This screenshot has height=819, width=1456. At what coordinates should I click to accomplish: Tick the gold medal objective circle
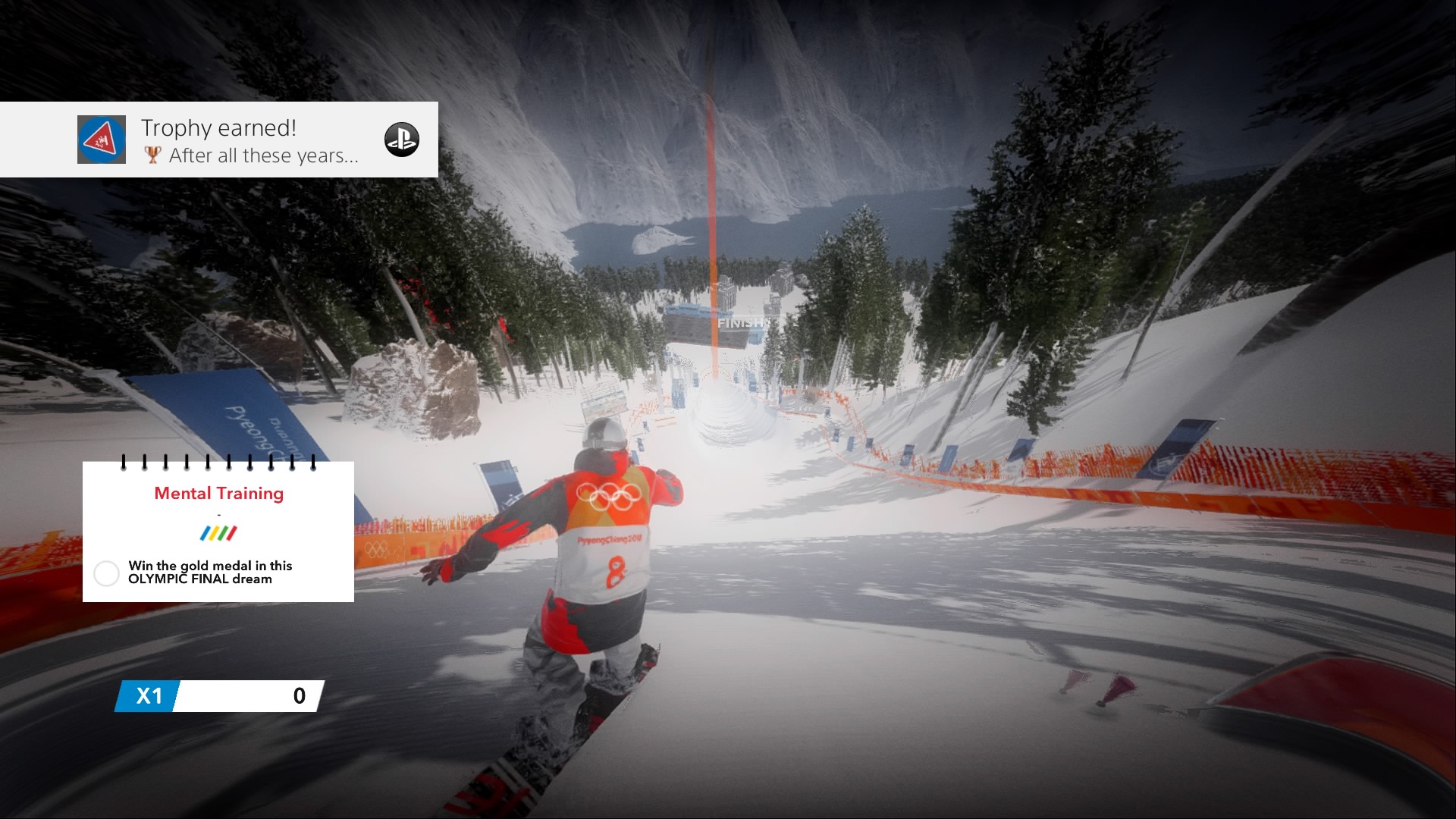click(106, 573)
